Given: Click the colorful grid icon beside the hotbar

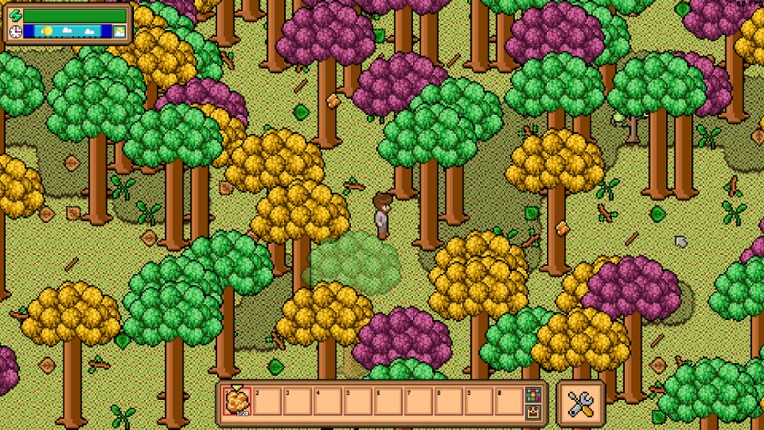Looking at the screenshot, I should click(533, 395).
